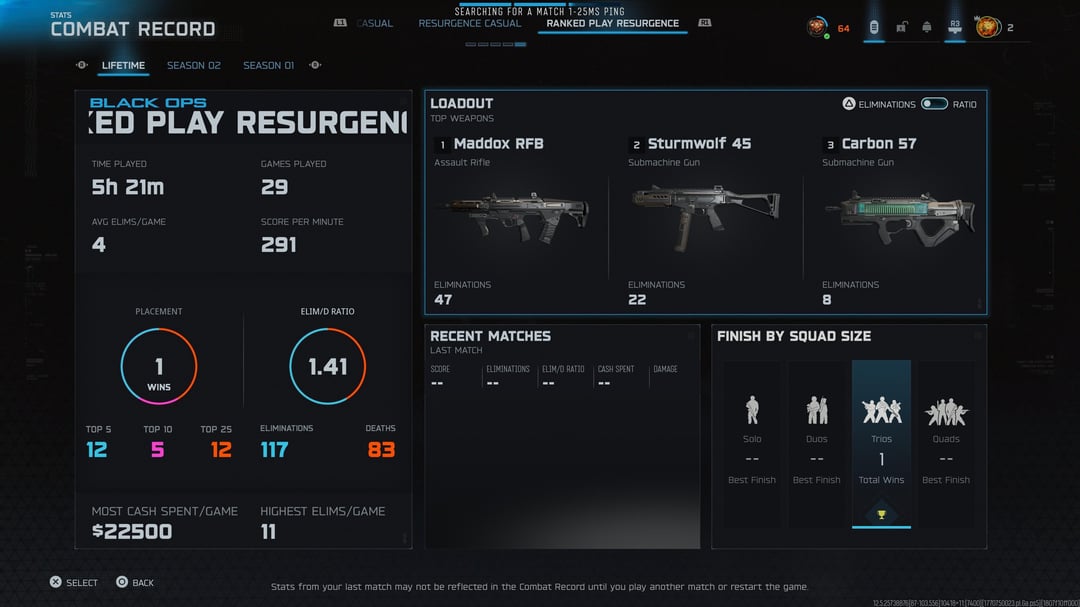This screenshot has width=1080, height=607.
Task: Select the Quads squad size tile
Action: click(946, 442)
